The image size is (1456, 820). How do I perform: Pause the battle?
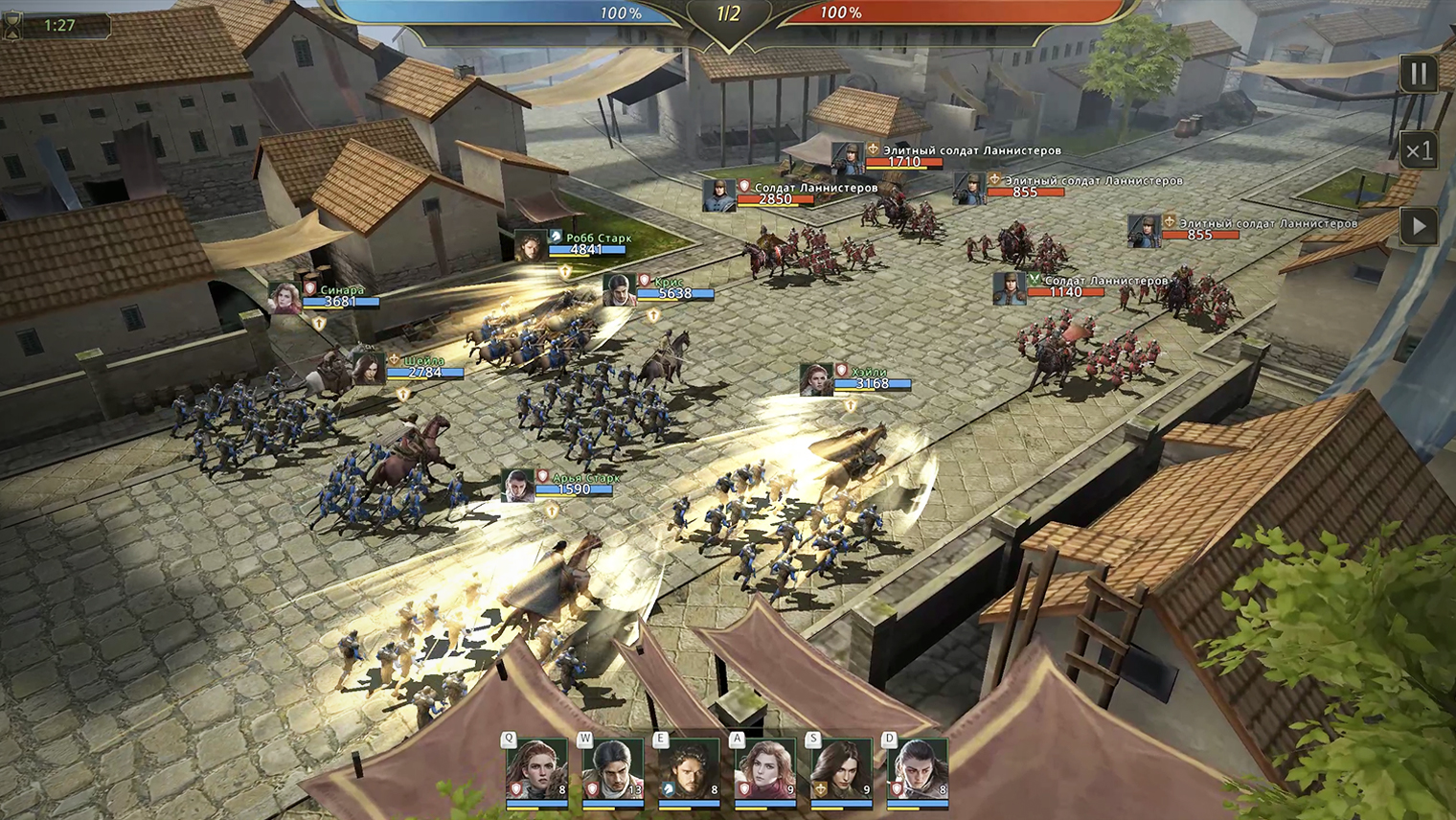click(1419, 74)
